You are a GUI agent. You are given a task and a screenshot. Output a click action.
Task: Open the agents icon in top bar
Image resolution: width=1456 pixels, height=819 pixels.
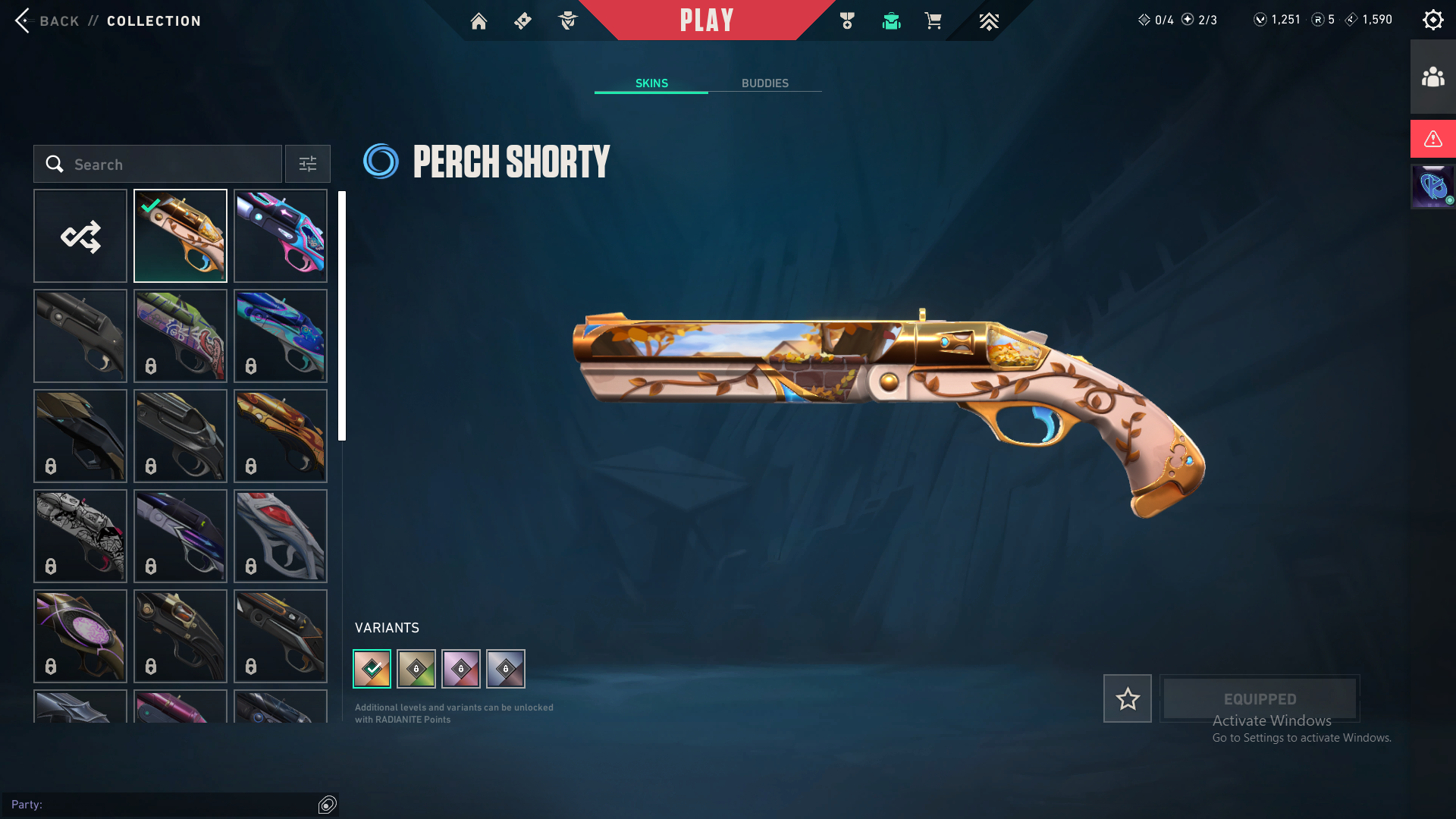pos(567,21)
